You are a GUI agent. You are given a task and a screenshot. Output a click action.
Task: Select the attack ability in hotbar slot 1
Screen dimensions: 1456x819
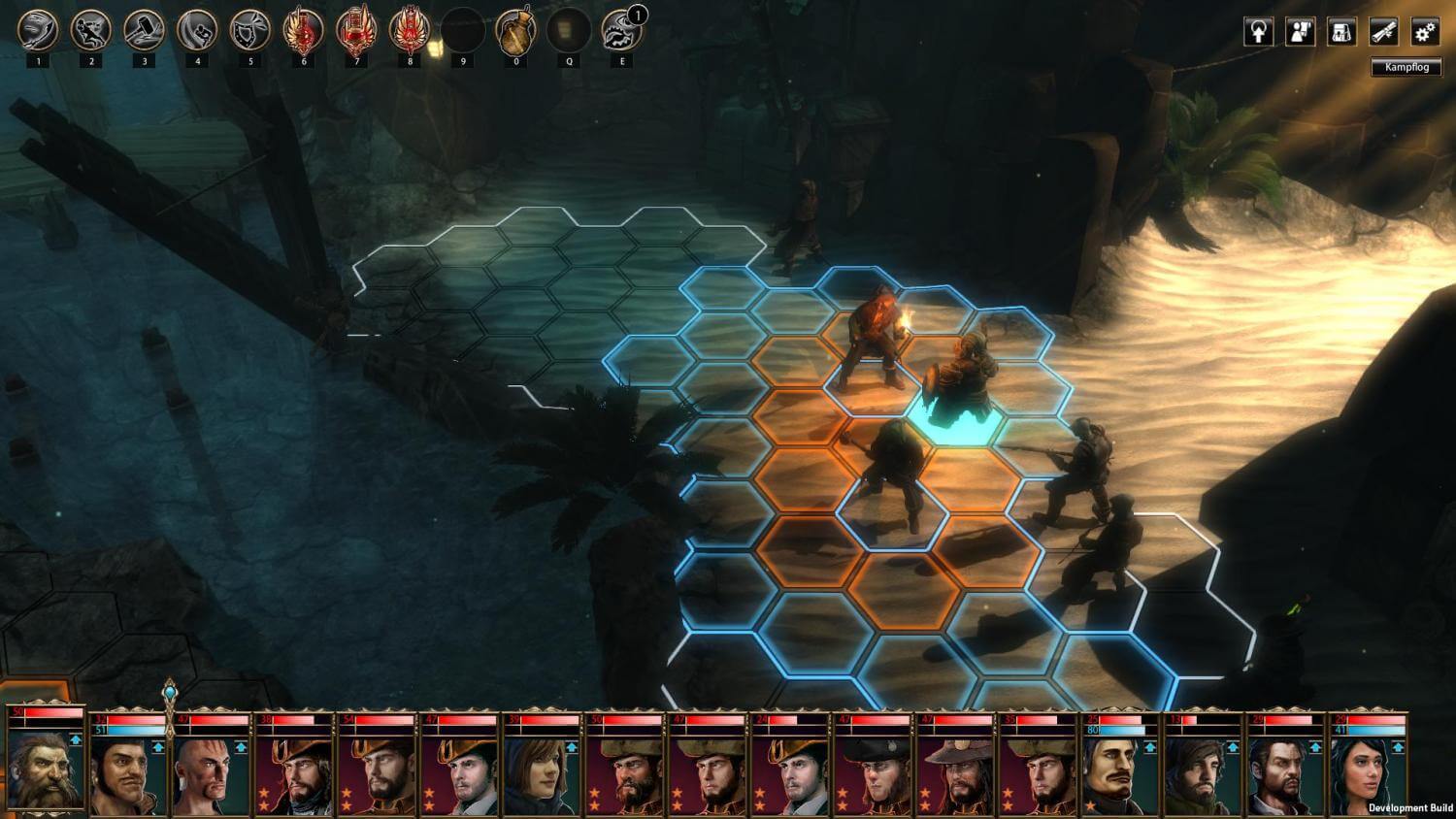pyautogui.click(x=39, y=29)
